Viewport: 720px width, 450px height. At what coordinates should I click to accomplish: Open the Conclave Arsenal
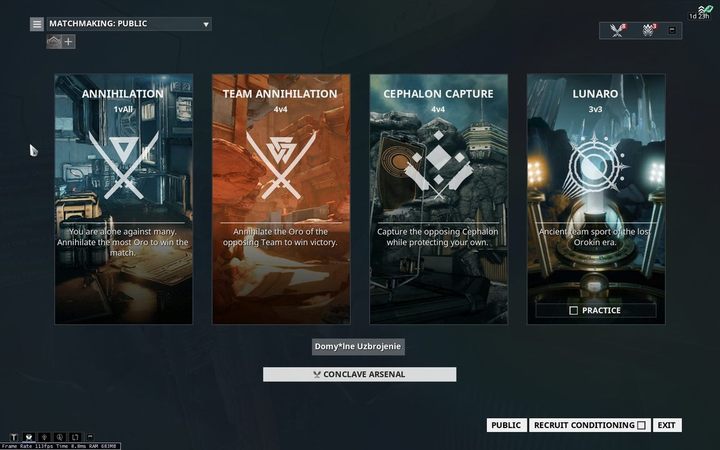(359, 375)
